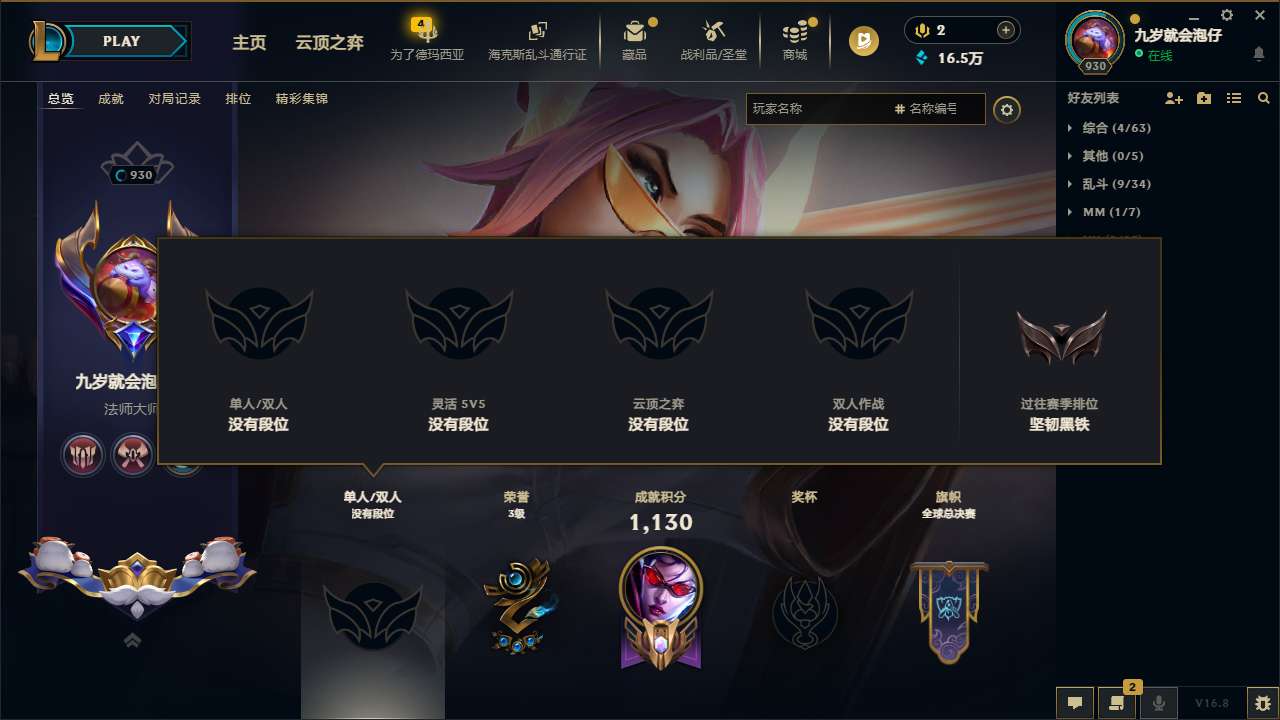This screenshot has width=1280, height=720.
Task: Click the add friend icon above the friend list
Action: point(1172,98)
